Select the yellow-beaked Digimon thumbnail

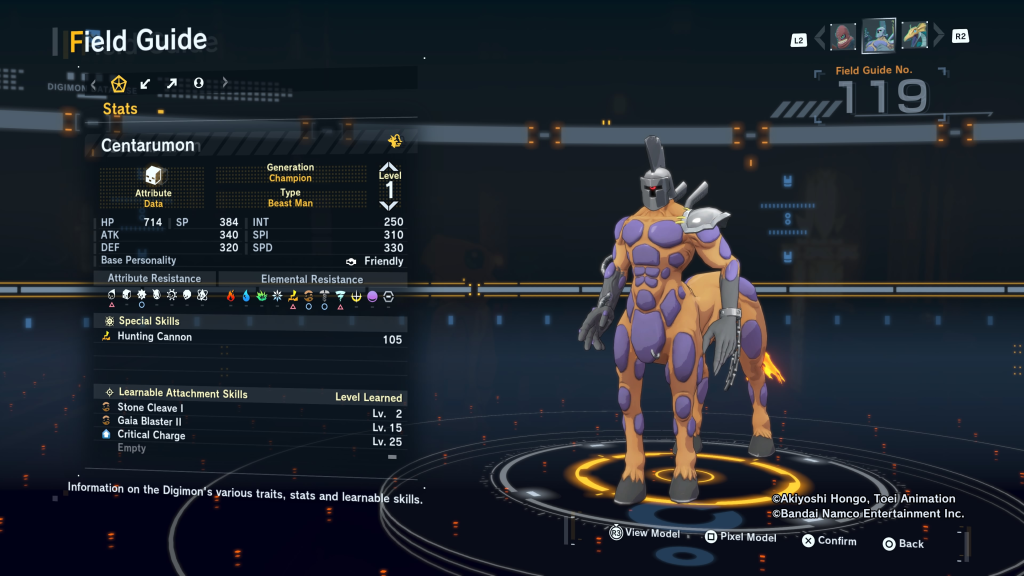915,37
